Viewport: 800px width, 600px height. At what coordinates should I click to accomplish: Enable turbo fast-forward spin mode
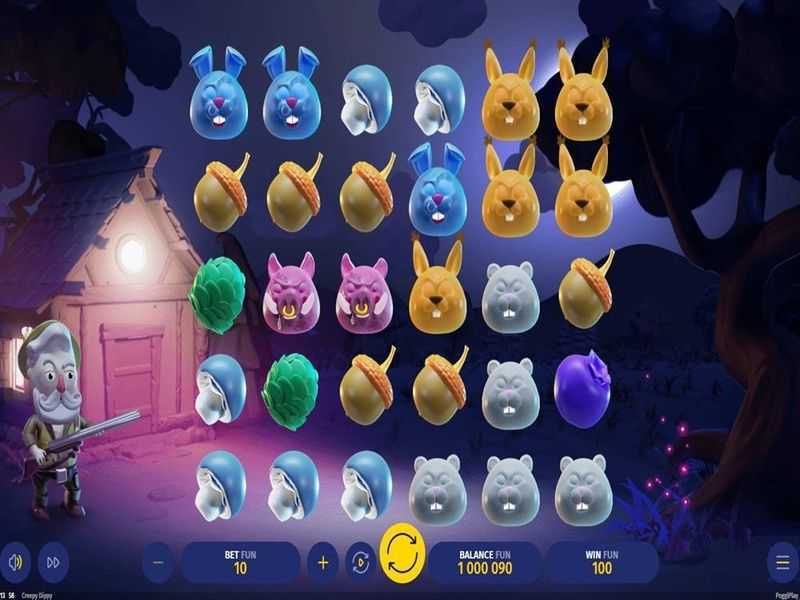(x=53, y=563)
